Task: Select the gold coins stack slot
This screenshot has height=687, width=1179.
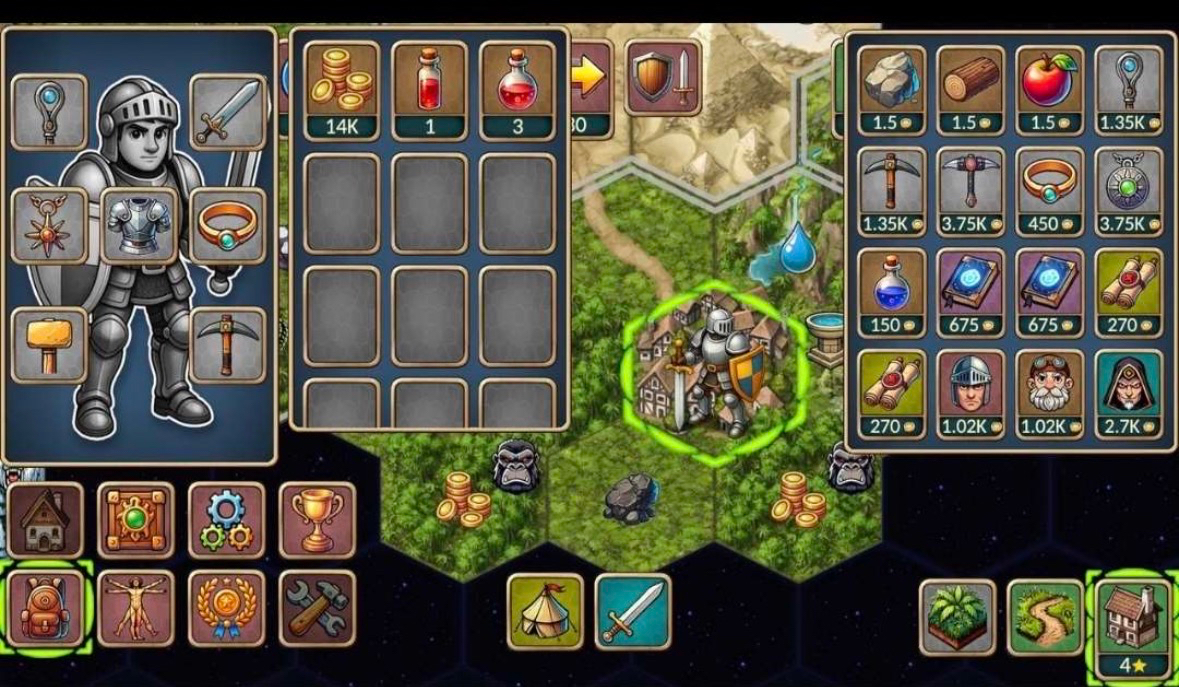Action: tap(342, 89)
